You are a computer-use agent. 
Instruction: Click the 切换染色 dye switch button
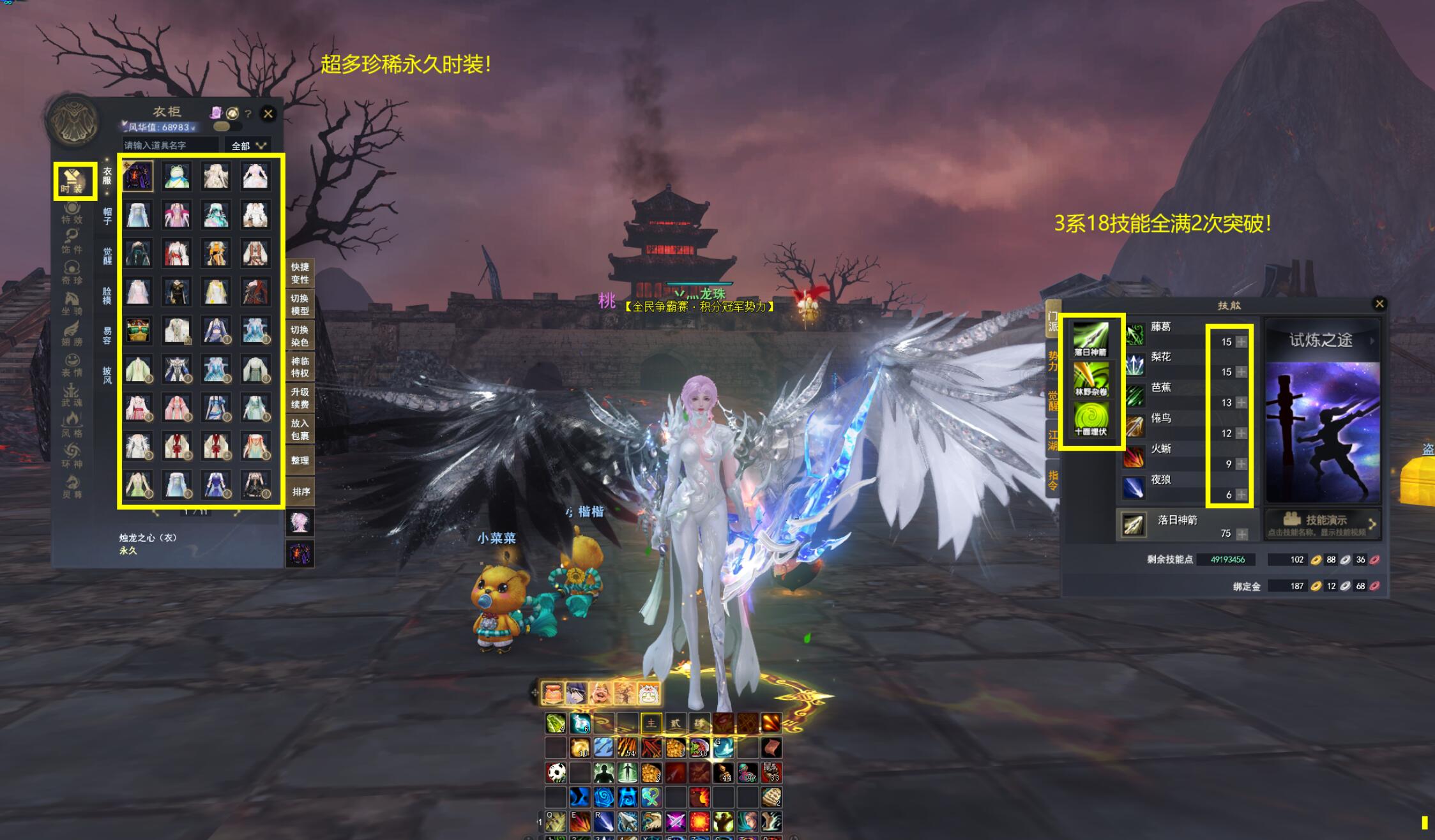point(300,336)
